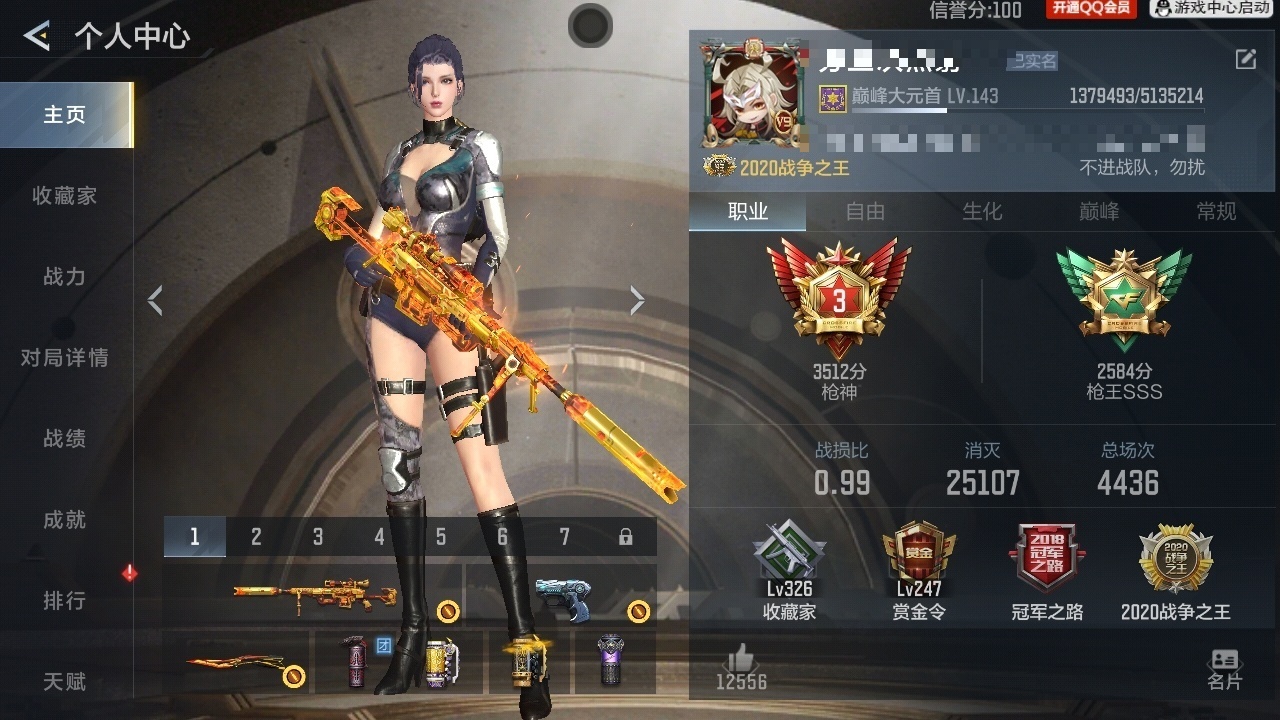Viewport: 1280px width, 720px height.
Task: Give a like with thumbs-up icon
Action: coord(741,659)
